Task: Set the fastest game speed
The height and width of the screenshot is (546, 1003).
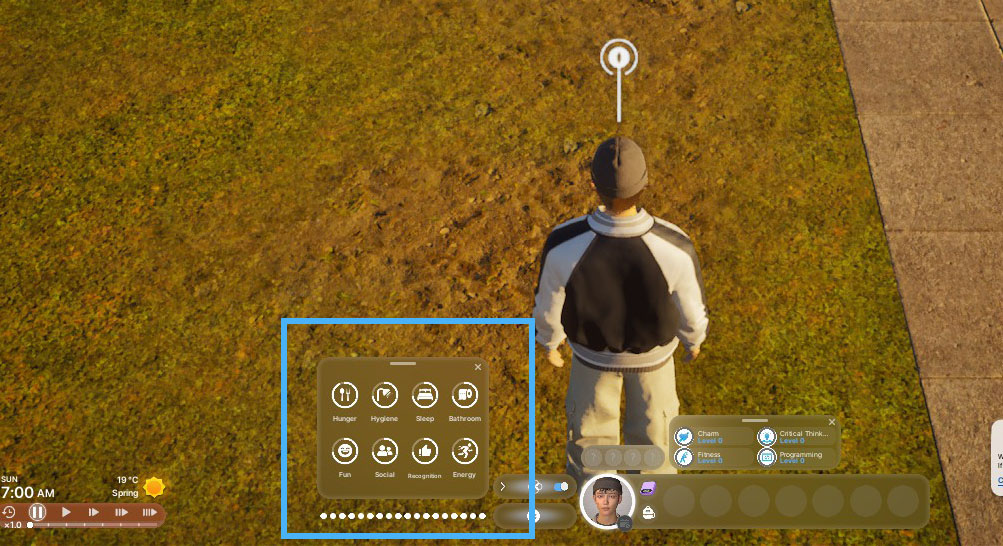Action: click(x=150, y=512)
